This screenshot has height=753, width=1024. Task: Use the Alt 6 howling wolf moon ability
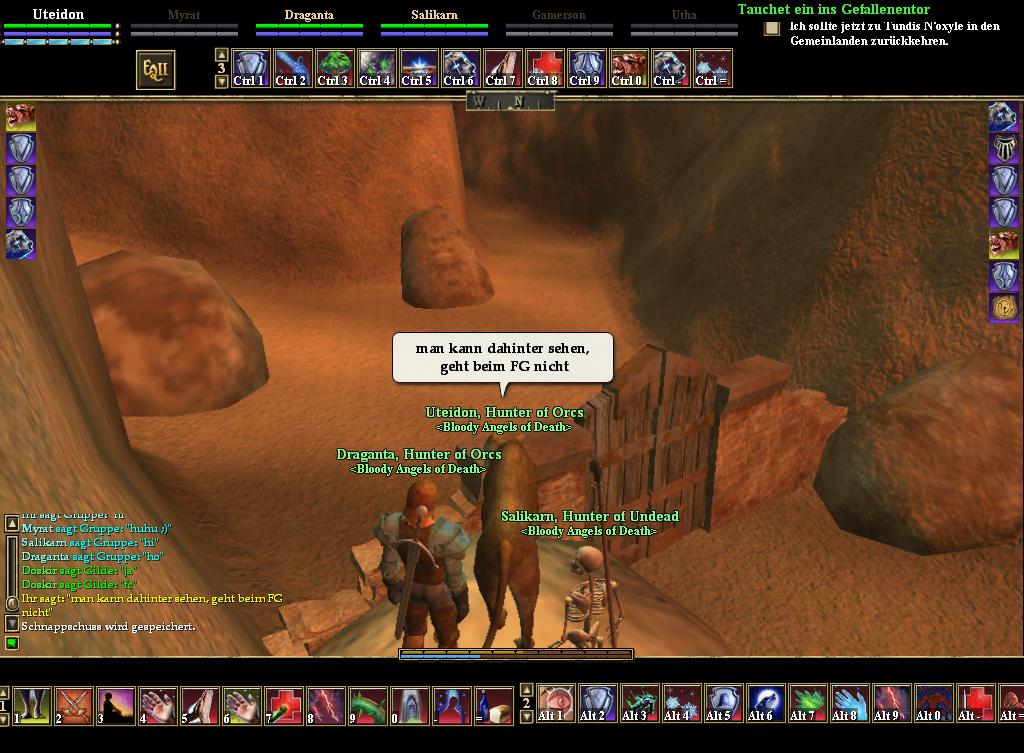(x=763, y=703)
